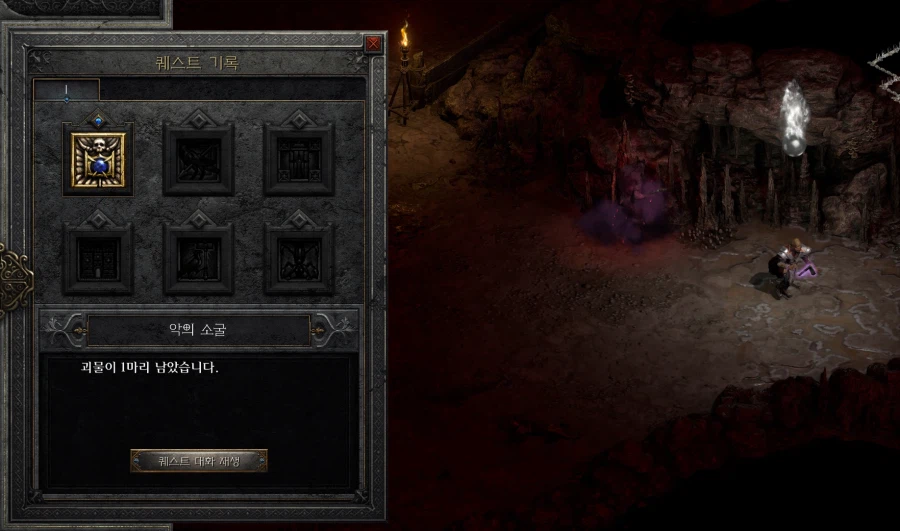The image size is (900, 531).
Task: Select the Act I tab
Action: 66,91
